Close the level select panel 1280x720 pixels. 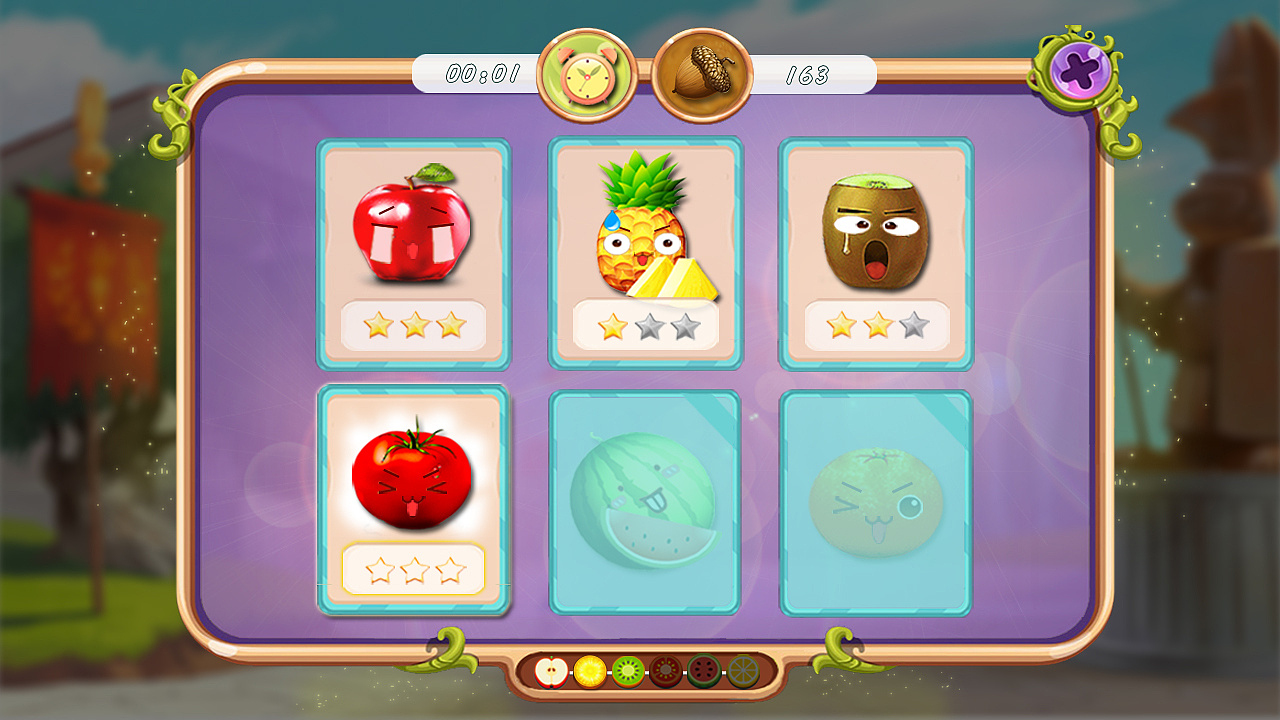coord(1080,70)
